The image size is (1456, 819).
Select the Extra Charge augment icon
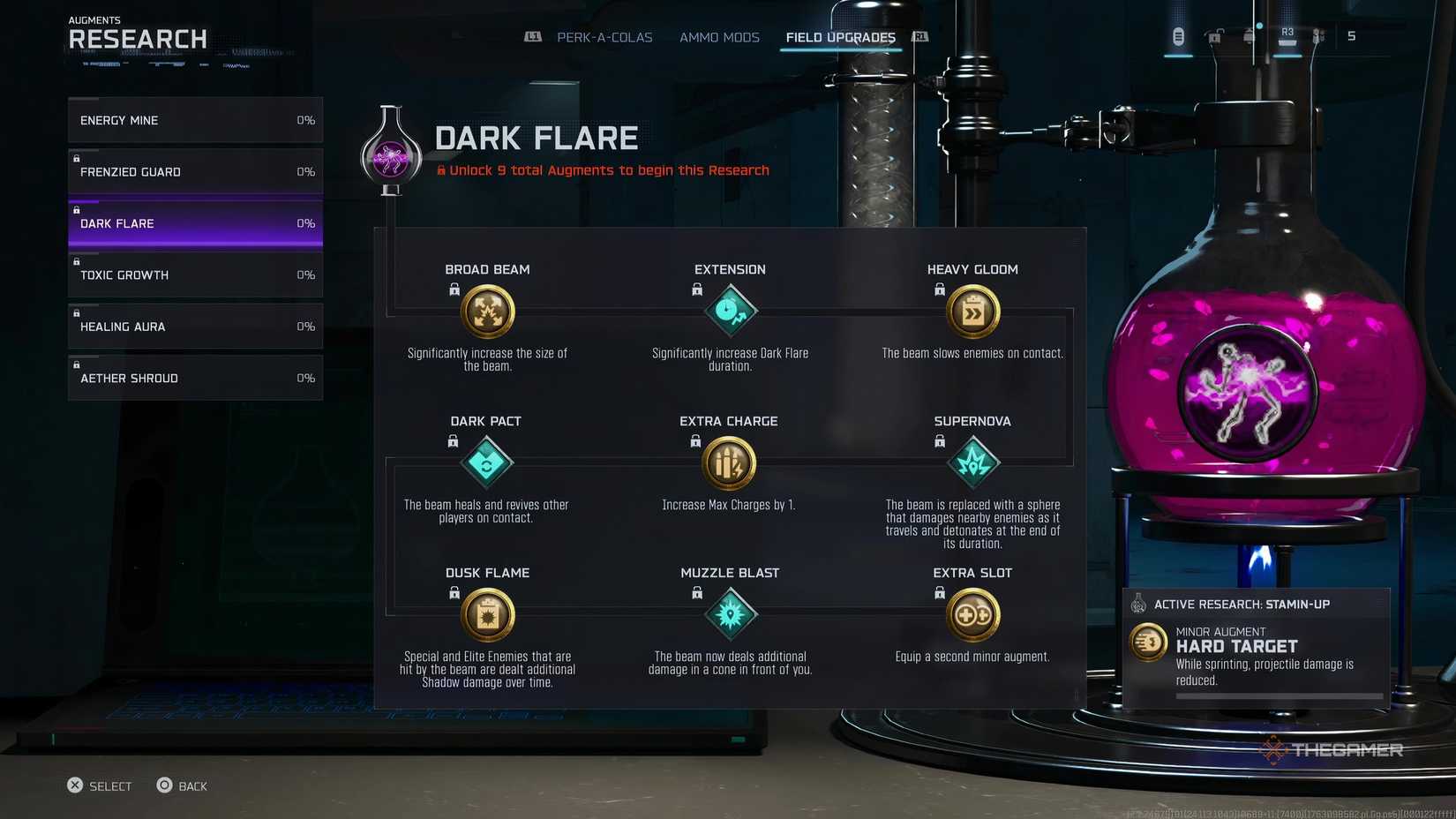coord(730,462)
